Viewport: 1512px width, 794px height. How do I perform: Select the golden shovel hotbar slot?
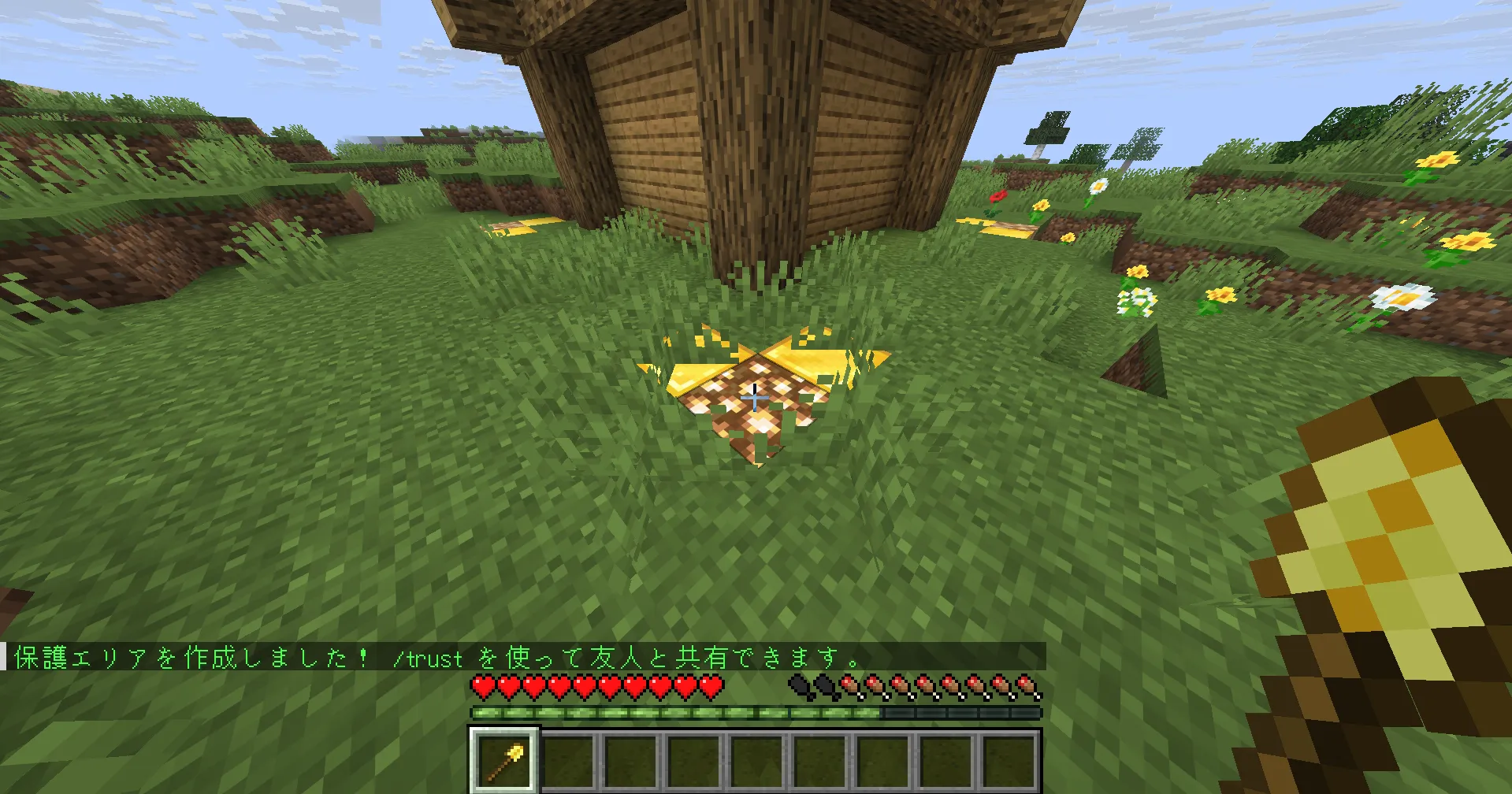504,760
